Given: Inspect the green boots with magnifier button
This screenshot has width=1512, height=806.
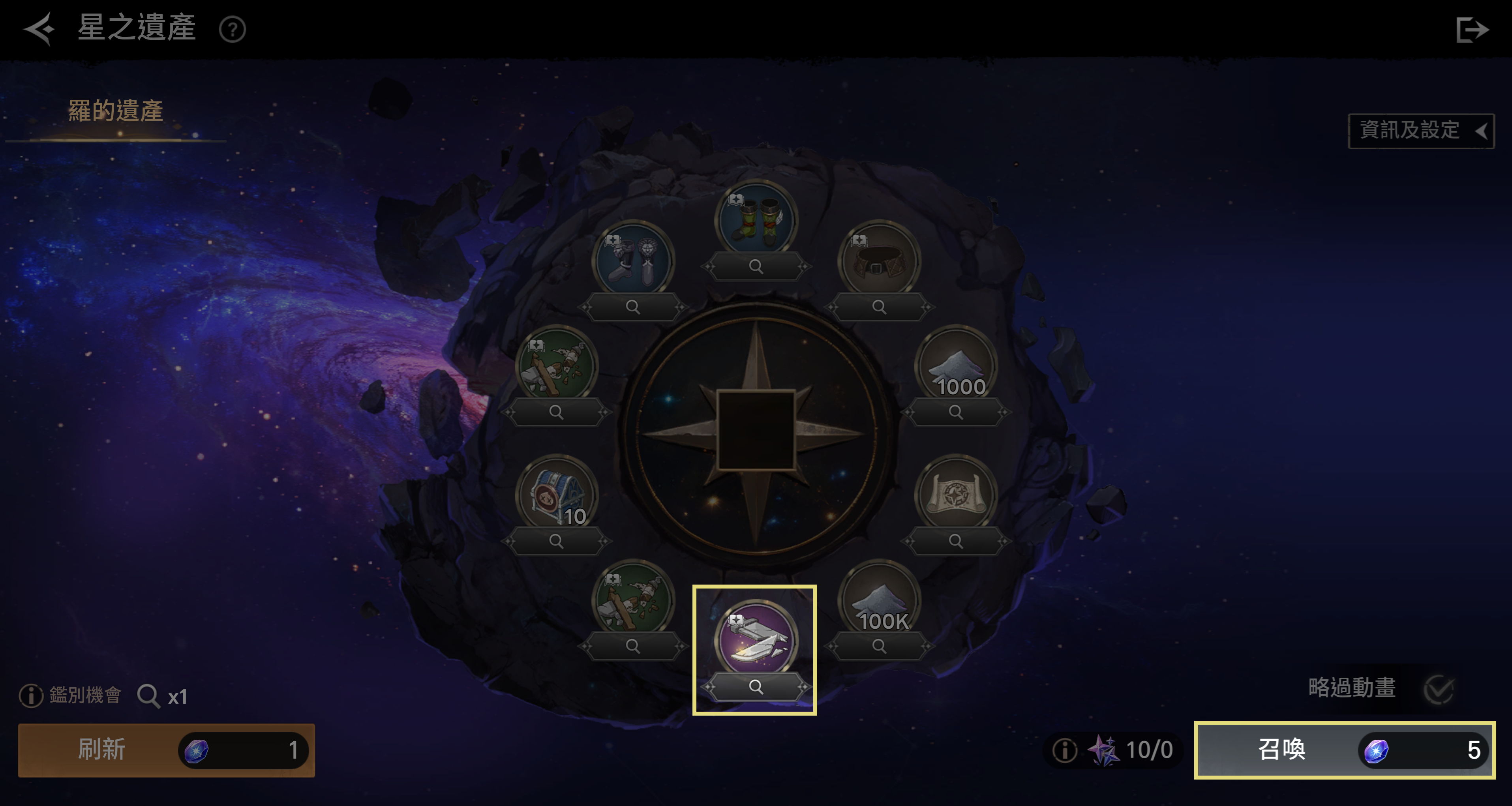Looking at the screenshot, I should tap(756, 266).
